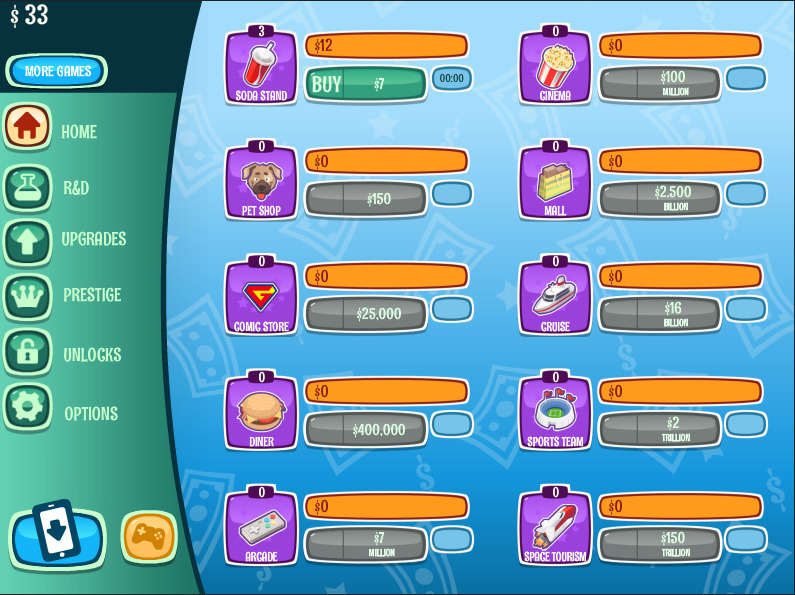Screen dimensions: 795x595
Task: Click the orange gamepad button
Action: pyautogui.click(x=149, y=538)
